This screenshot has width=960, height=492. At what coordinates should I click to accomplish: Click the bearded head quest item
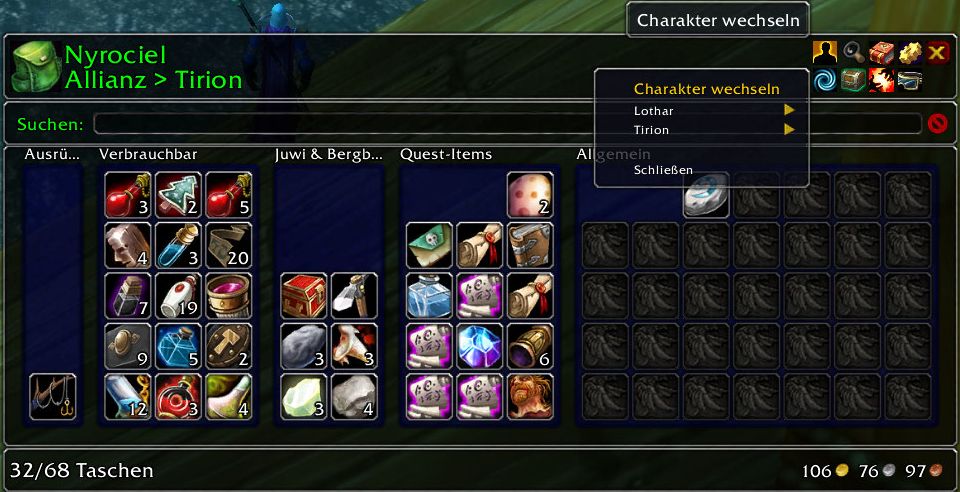[530, 396]
